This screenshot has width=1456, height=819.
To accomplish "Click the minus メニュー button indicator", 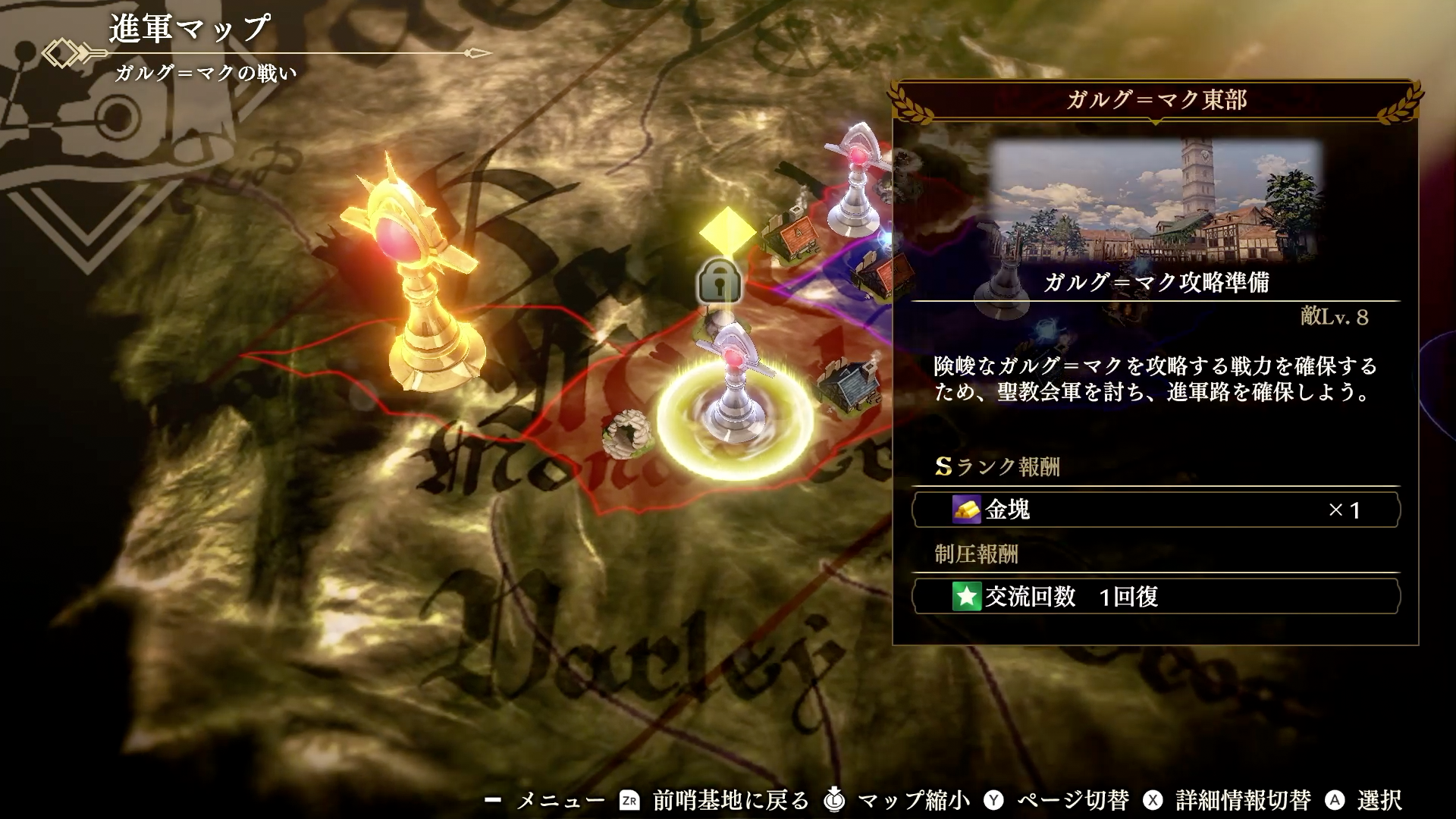I will pyautogui.click(x=494, y=798).
